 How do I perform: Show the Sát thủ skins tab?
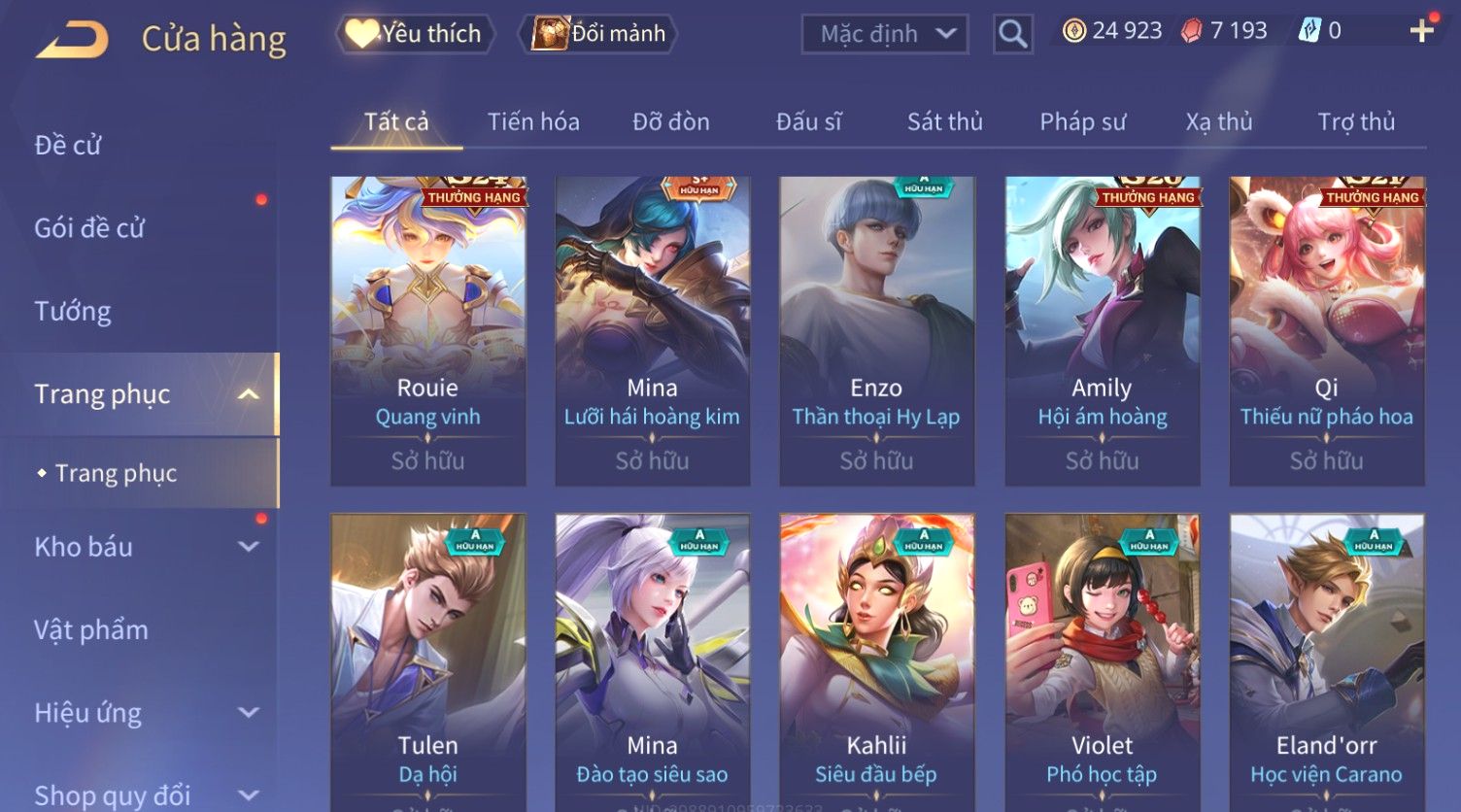pyautogui.click(x=944, y=122)
